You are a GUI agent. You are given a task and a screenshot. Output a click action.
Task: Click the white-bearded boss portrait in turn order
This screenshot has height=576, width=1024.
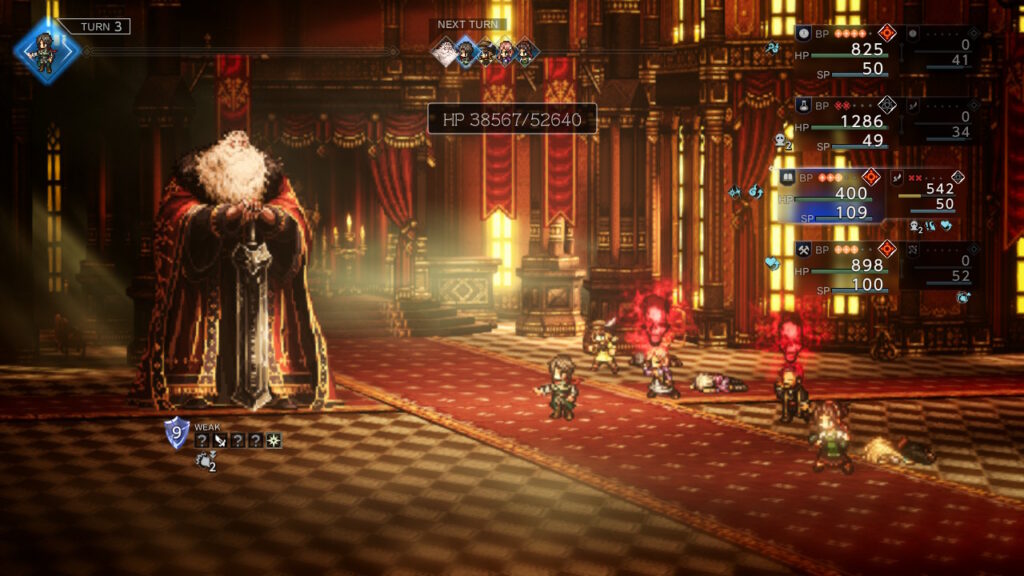coord(445,51)
